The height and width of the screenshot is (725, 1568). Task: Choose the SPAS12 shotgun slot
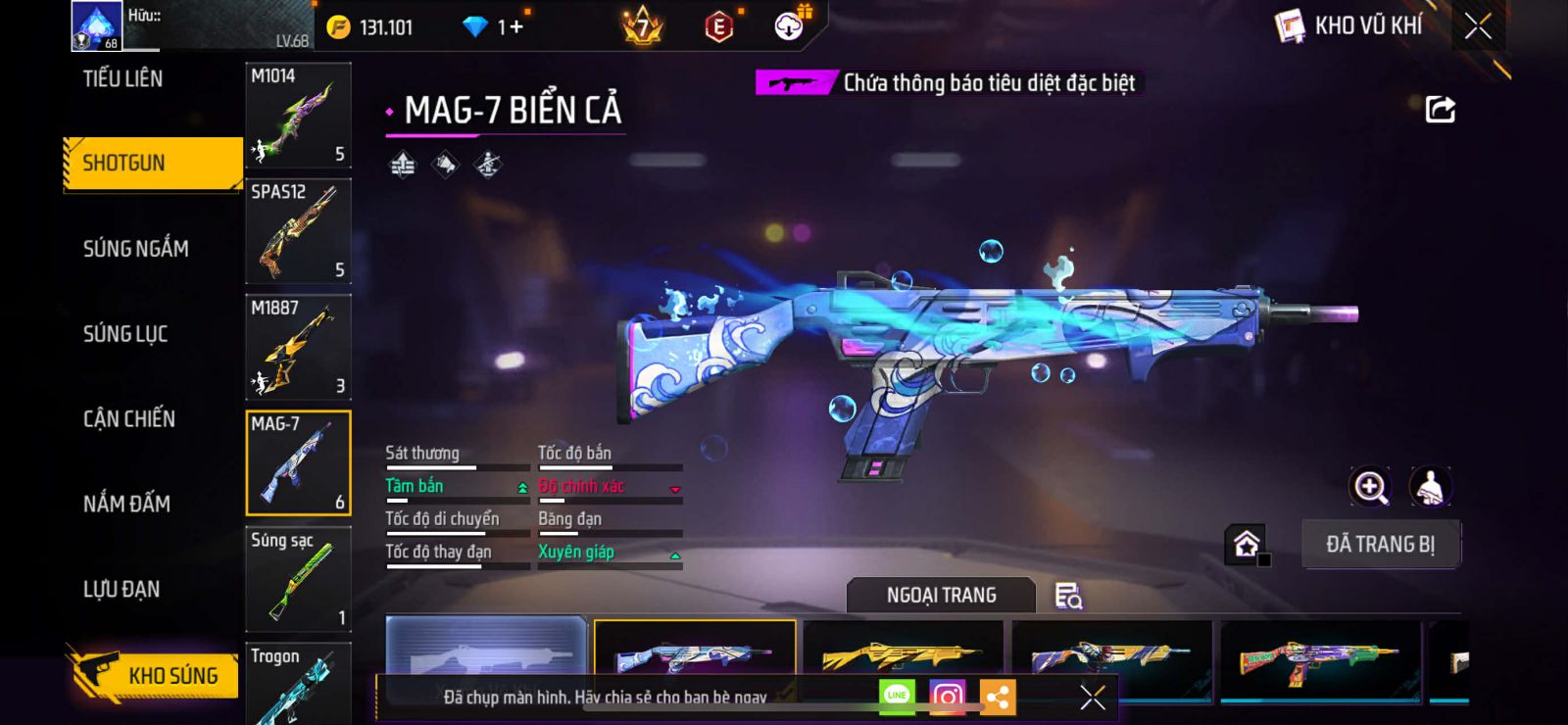[x=298, y=231]
